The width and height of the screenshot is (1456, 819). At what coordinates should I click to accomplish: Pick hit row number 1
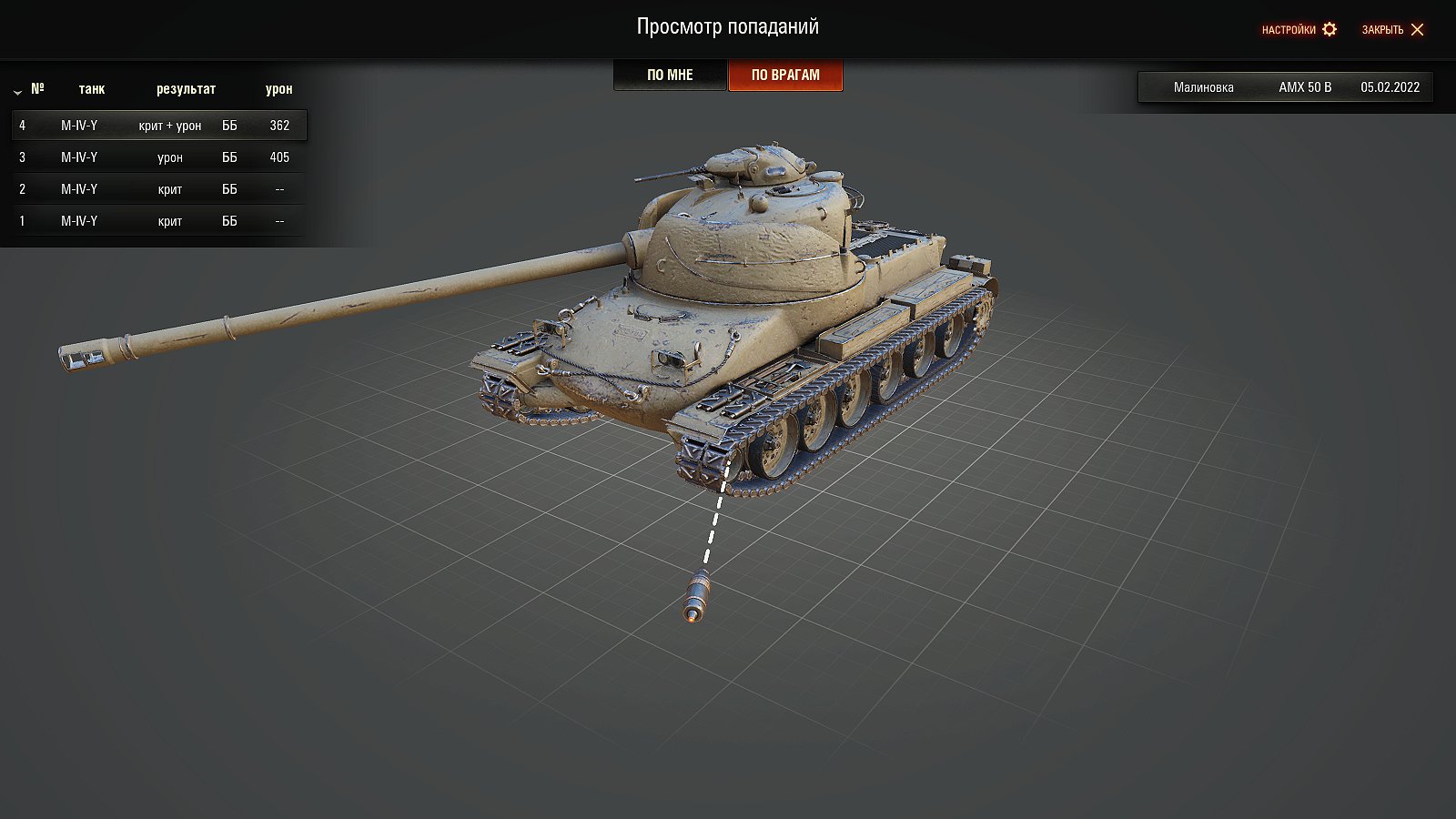coord(159,221)
